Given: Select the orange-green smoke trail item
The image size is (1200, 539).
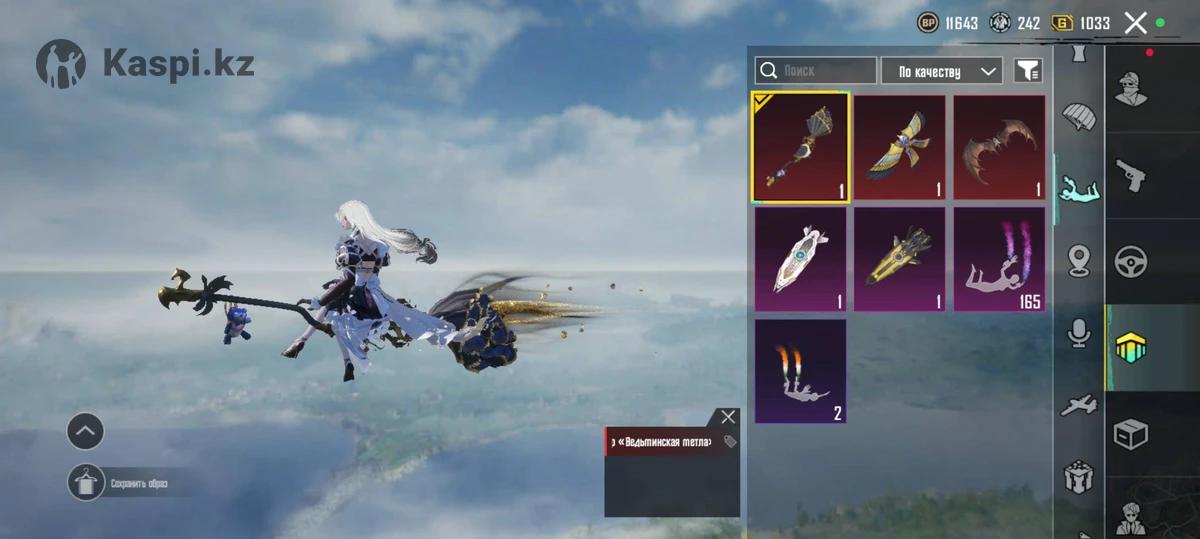Looking at the screenshot, I should coord(800,370).
